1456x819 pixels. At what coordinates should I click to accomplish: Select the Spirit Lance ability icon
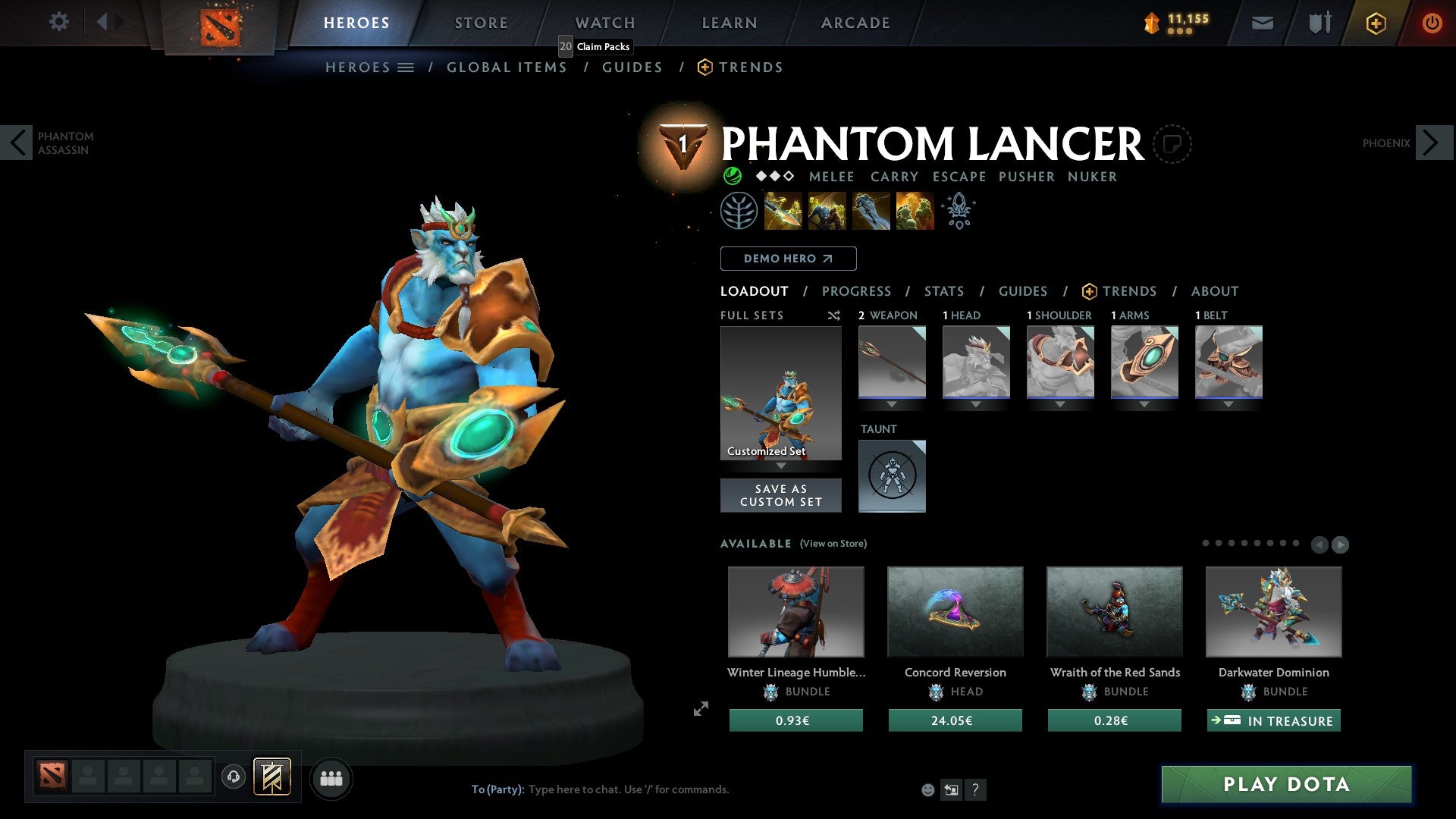tap(781, 211)
